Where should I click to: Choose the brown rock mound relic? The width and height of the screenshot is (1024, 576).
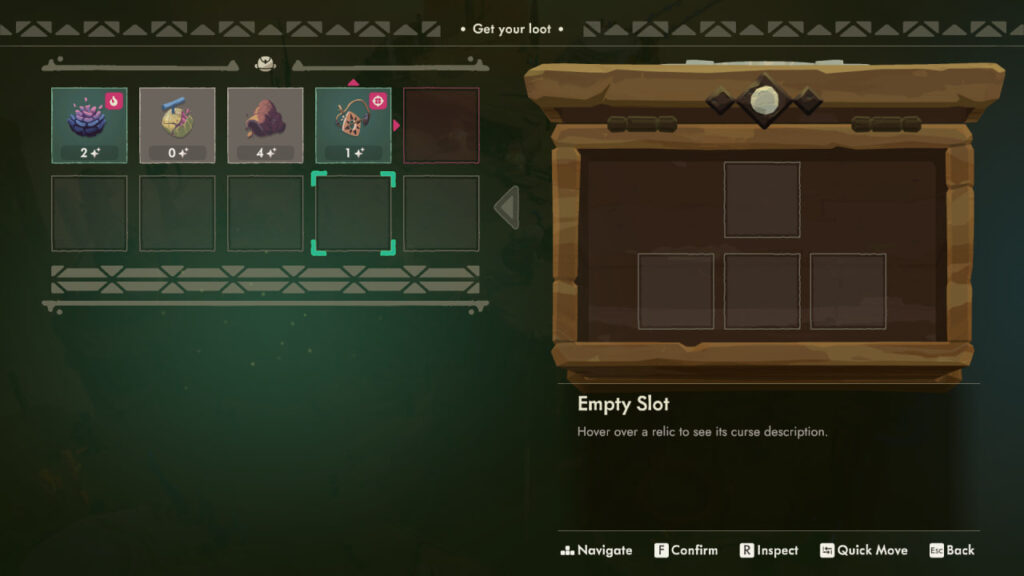click(x=265, y=124)
